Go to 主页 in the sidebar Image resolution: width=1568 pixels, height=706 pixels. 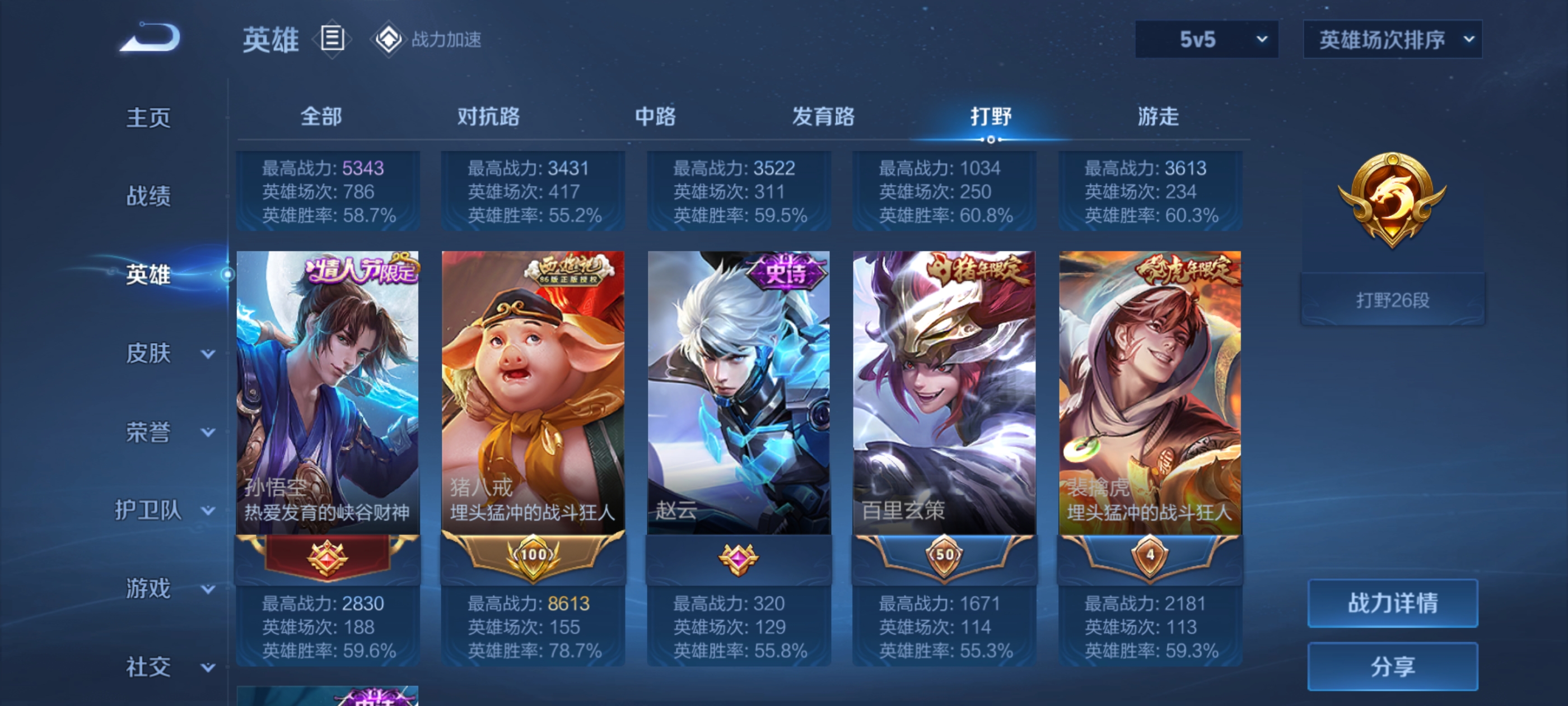(x=148, y=117)
